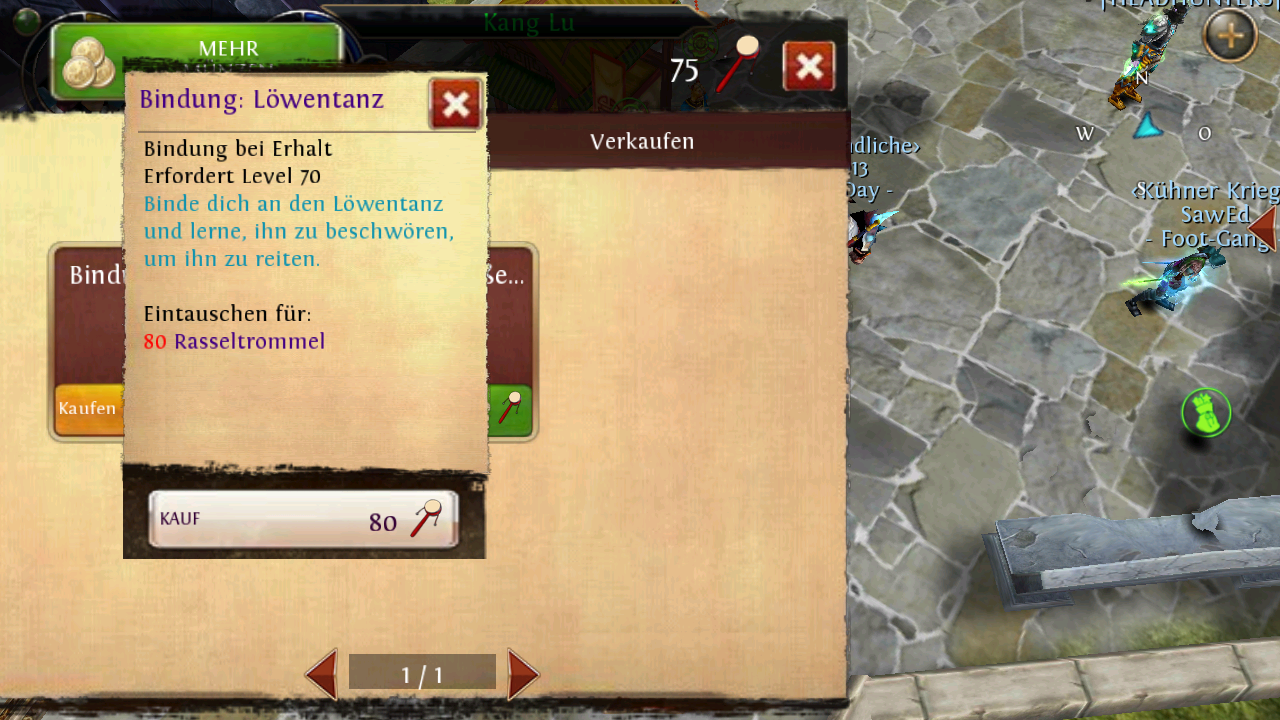The width and height of the screenshot is (1280, 720).
Task: Go to the previous shop page
Action: click(322, 674)
